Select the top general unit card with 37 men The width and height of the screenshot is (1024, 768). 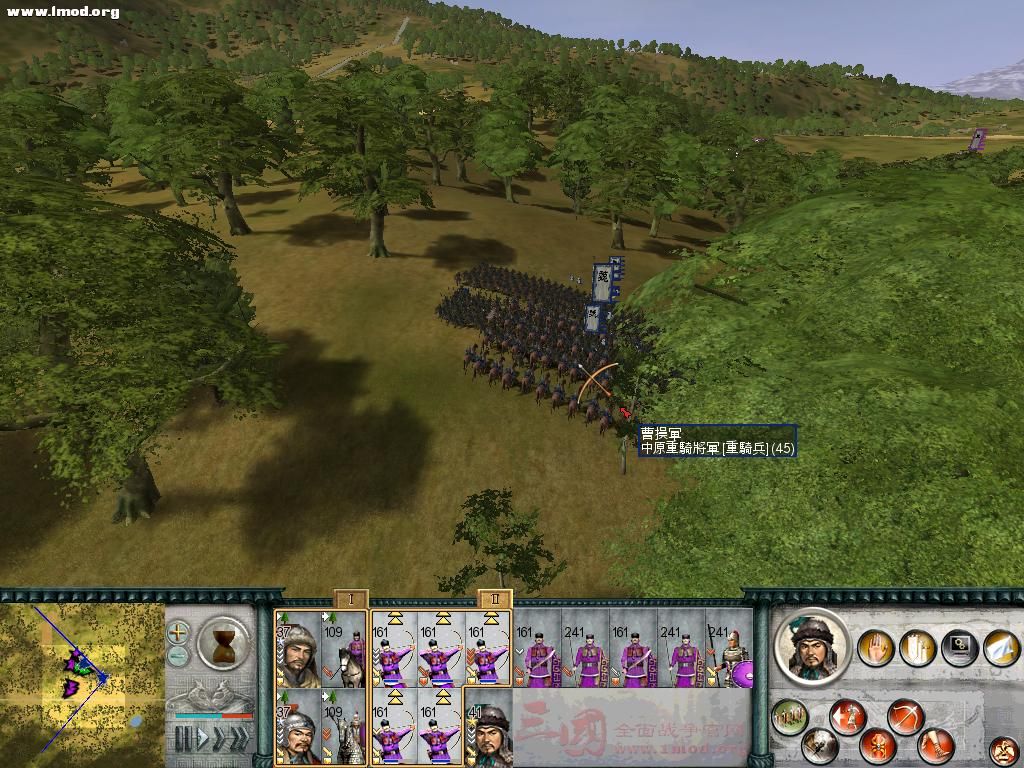pyautogui.click(x=297, y=649)
